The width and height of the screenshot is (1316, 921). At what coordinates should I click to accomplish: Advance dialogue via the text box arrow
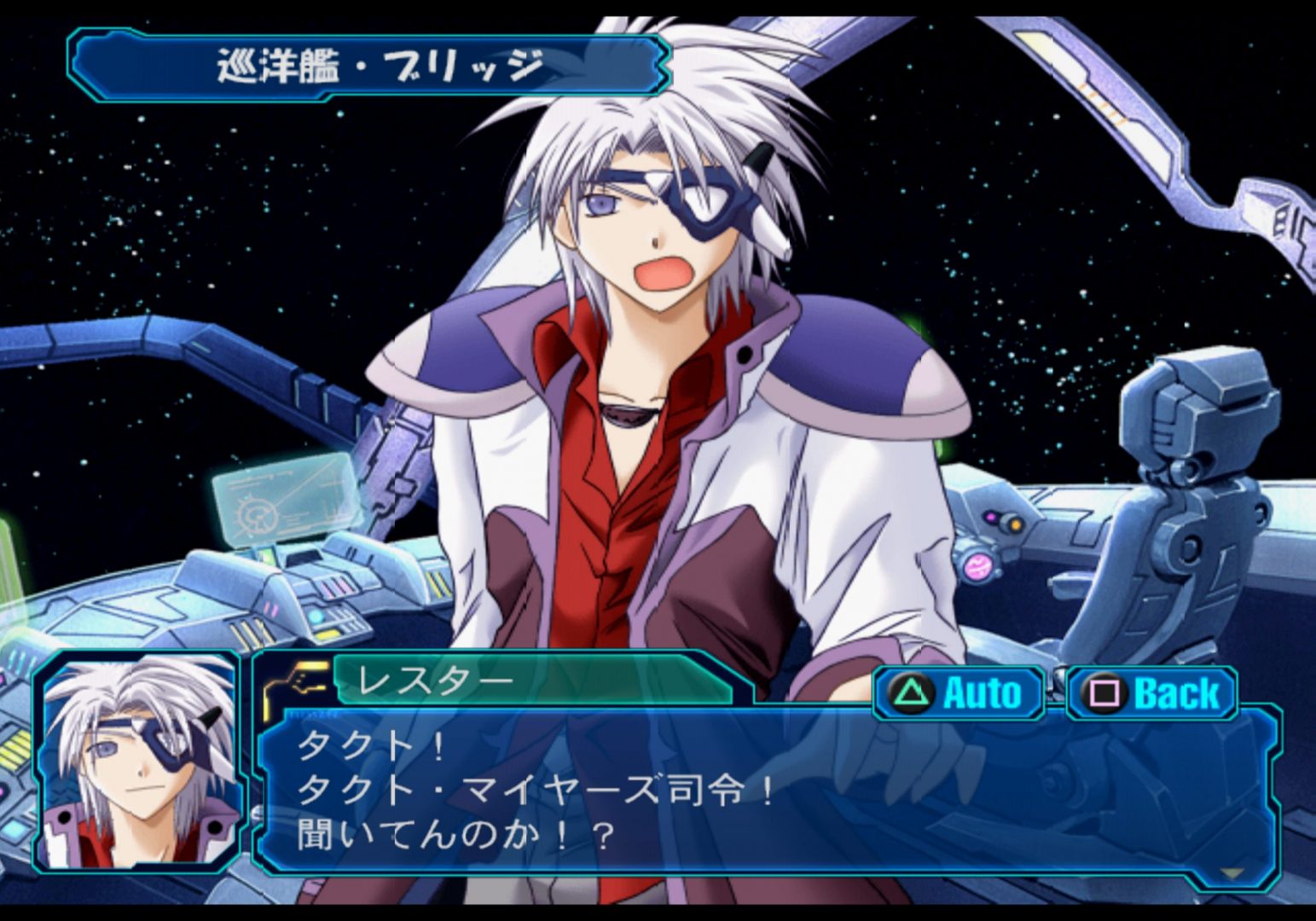coord(1231,873)
